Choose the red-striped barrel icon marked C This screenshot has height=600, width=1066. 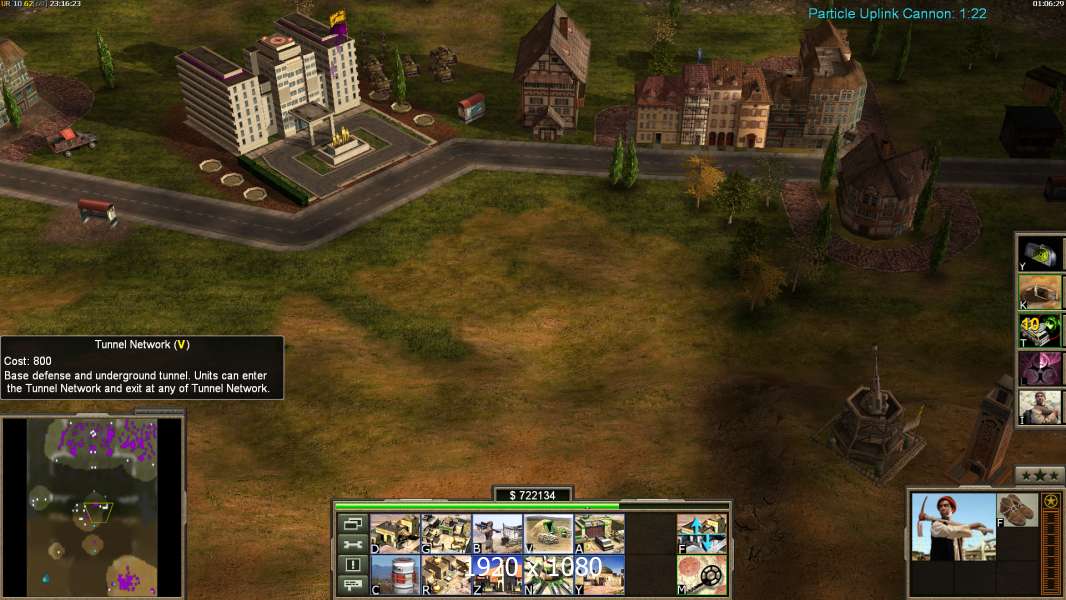(395, 575)
